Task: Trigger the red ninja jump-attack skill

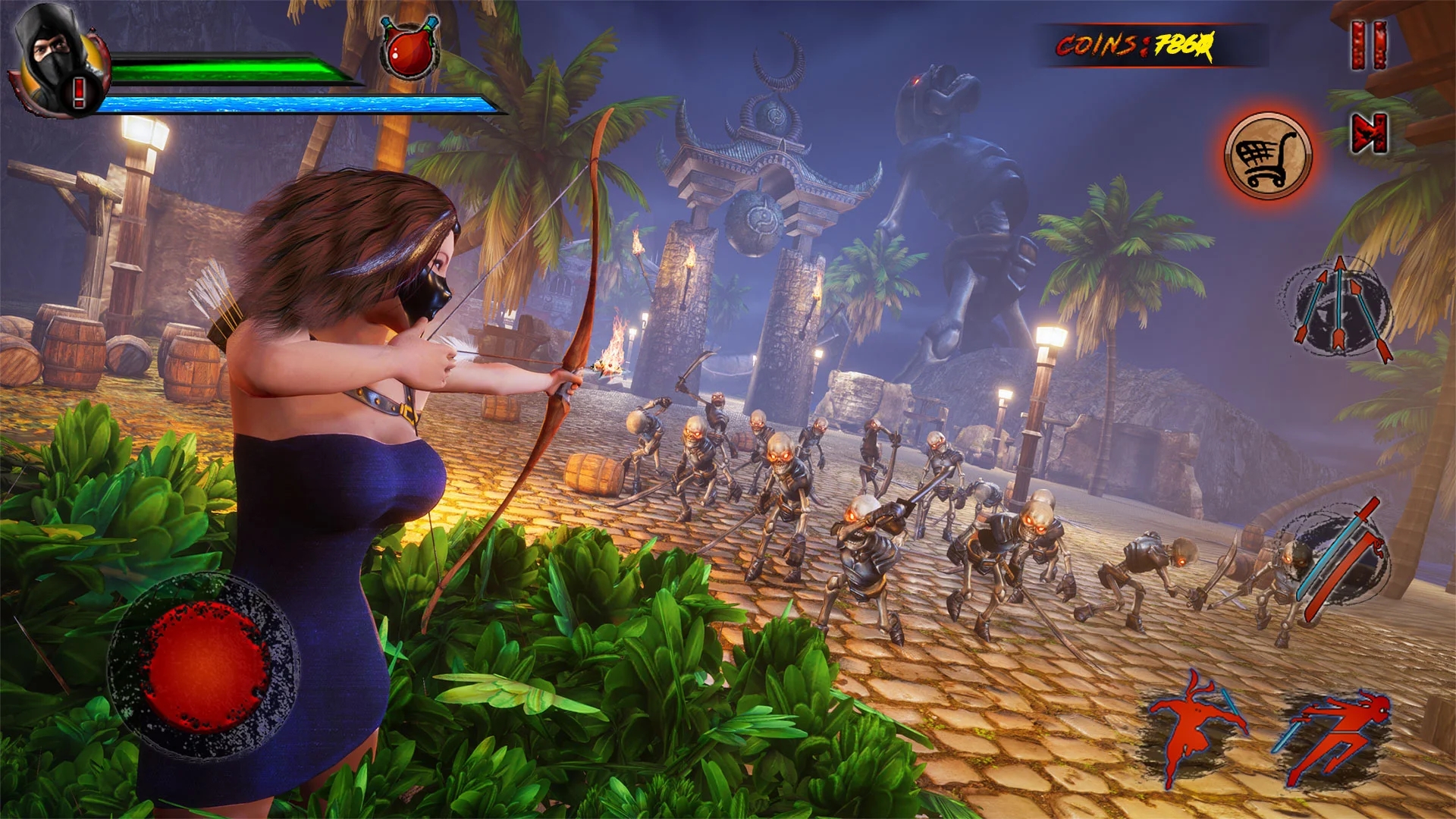Action: 1193,726
